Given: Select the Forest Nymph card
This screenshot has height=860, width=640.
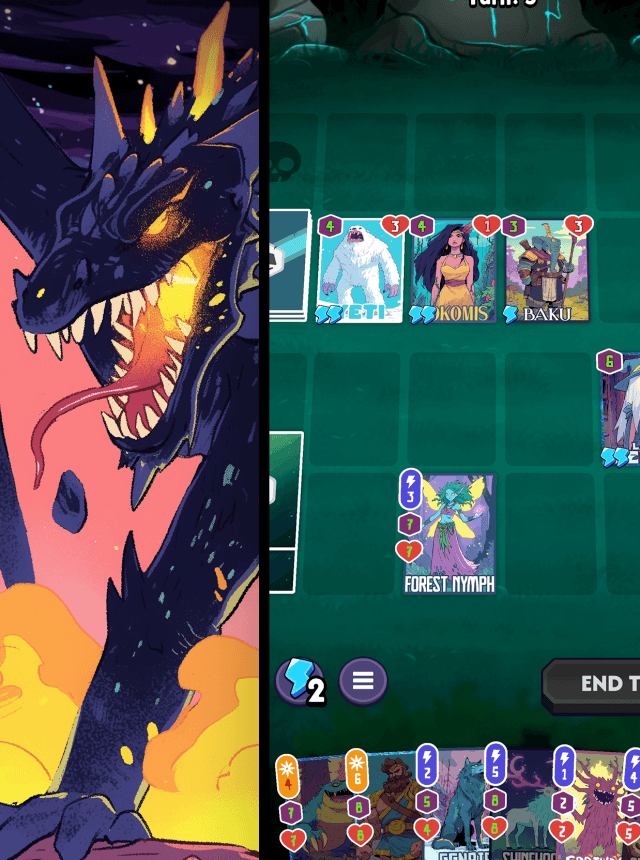Looking at the screenshot, I should click(x=449, y=535).
